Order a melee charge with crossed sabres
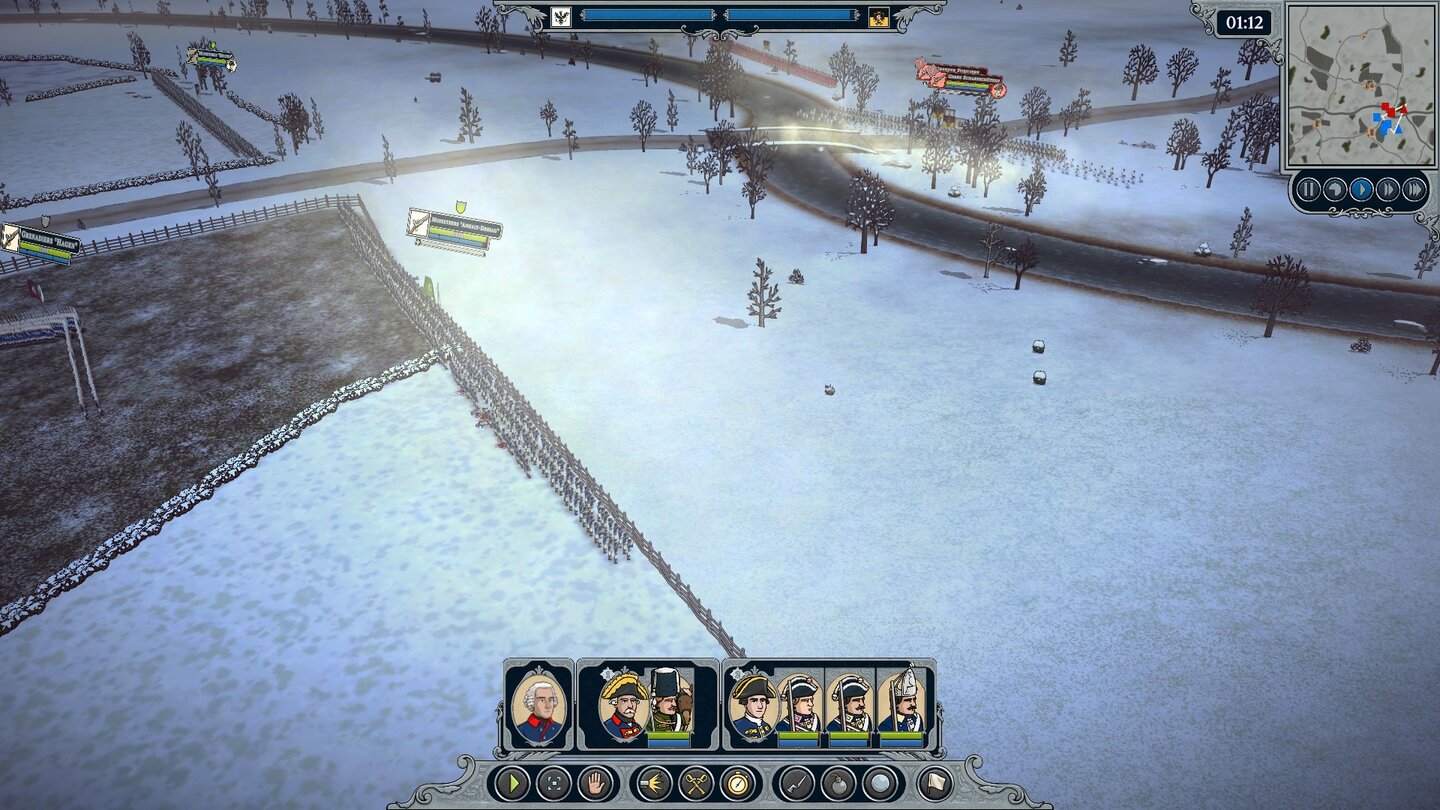 (696, 783)
